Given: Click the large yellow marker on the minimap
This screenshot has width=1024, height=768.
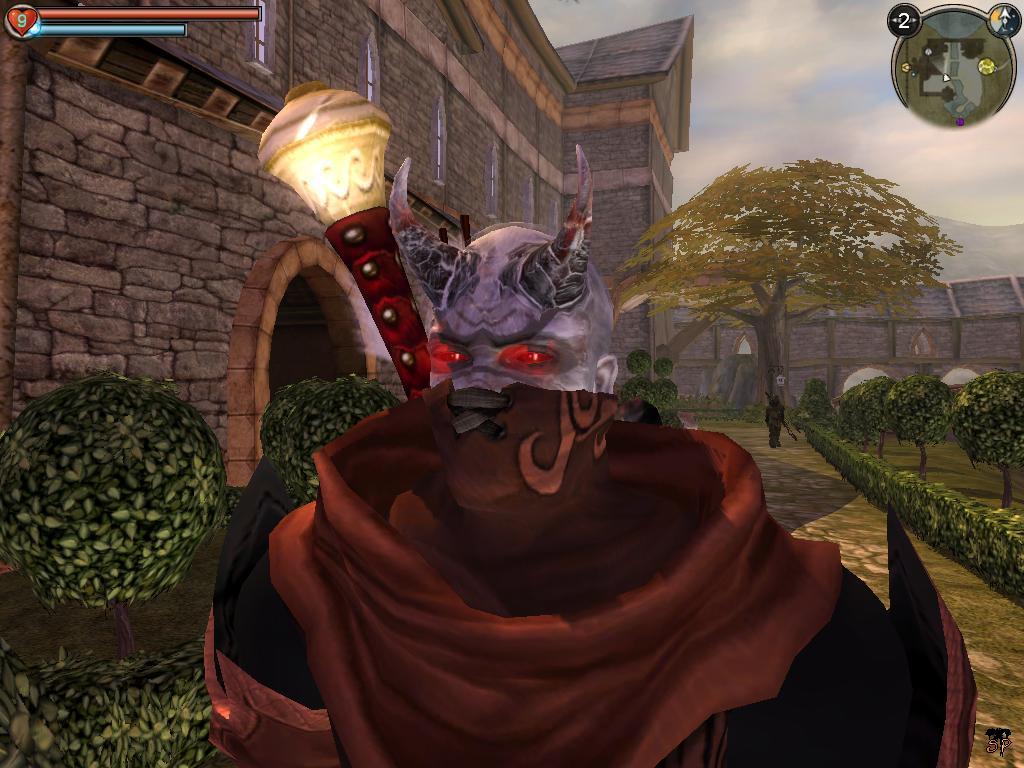Looking at the screenshot, I should tap(987, 66).
